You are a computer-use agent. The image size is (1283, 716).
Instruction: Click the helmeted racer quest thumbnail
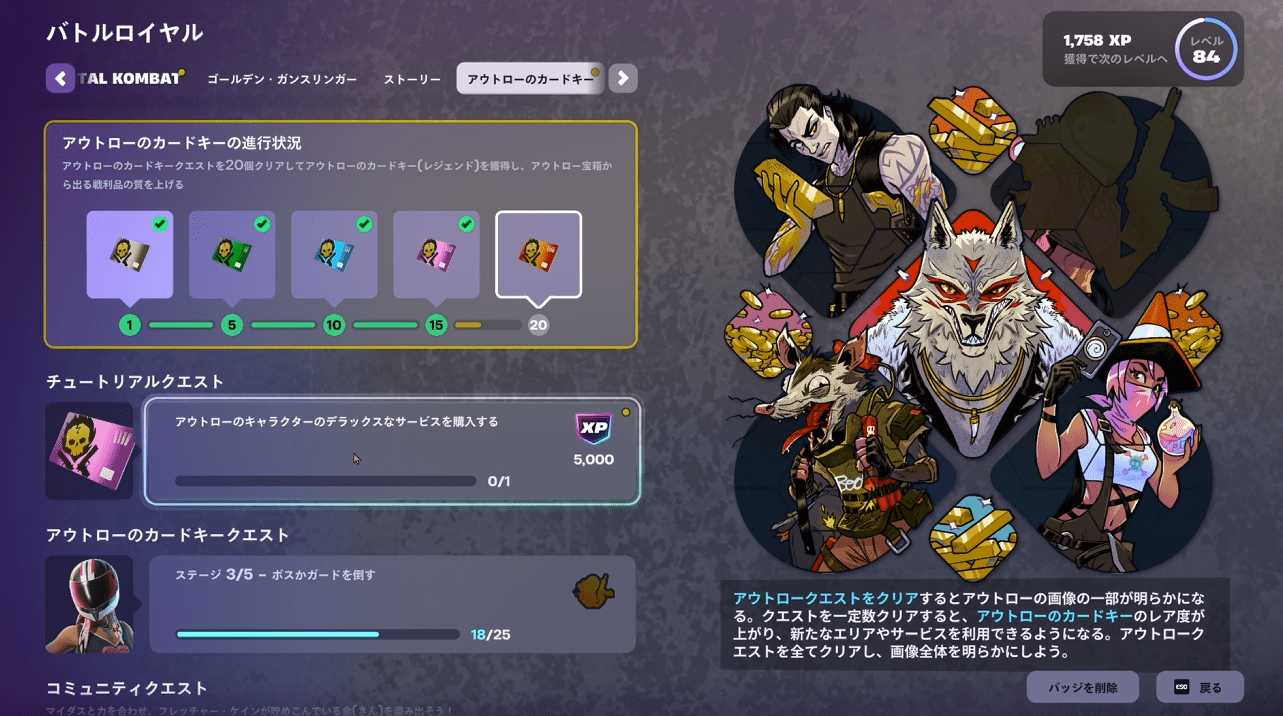(89, 604)
